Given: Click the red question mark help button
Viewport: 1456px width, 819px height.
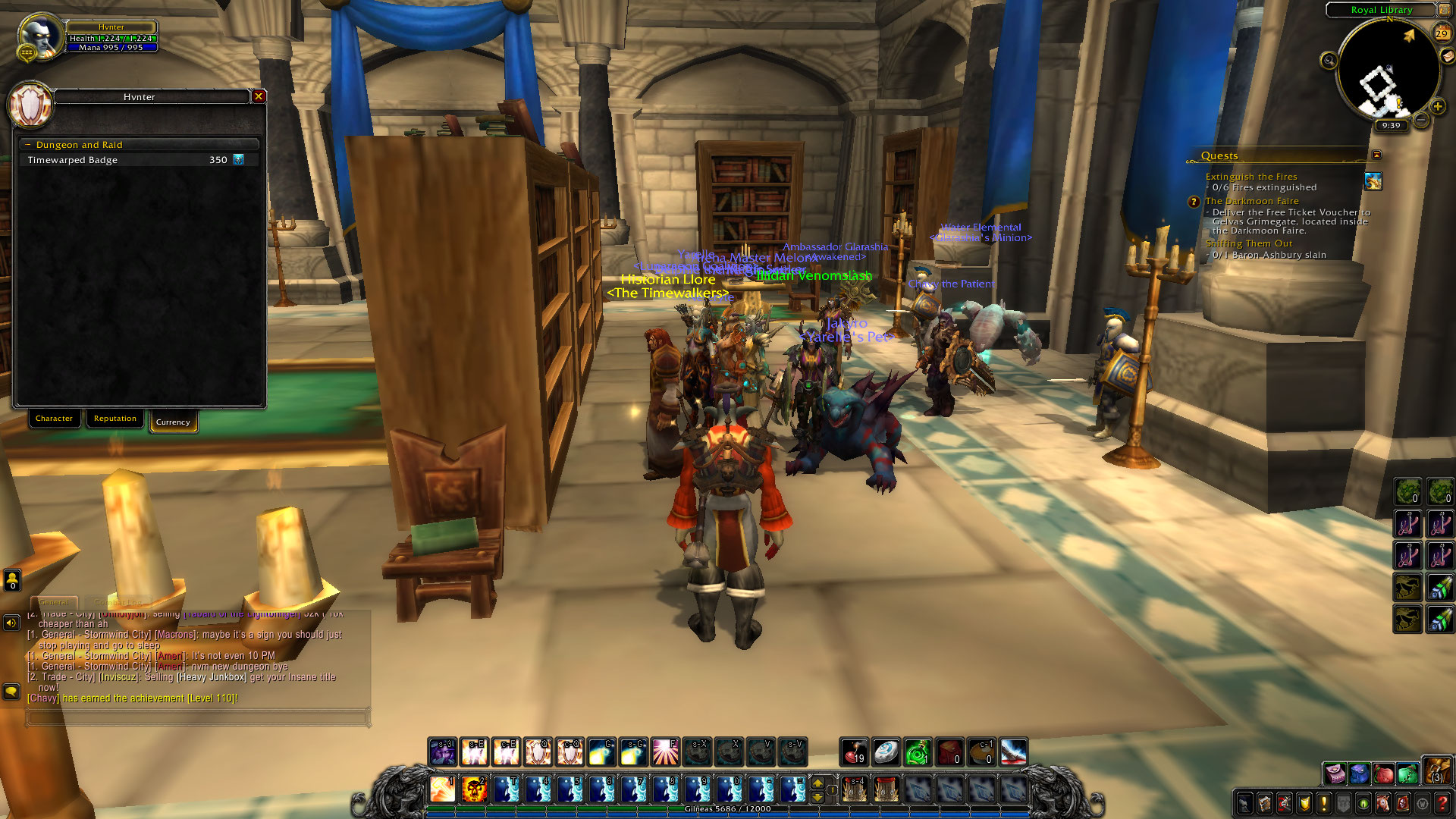Looking at the screenshot, I should pos(1442,803).
